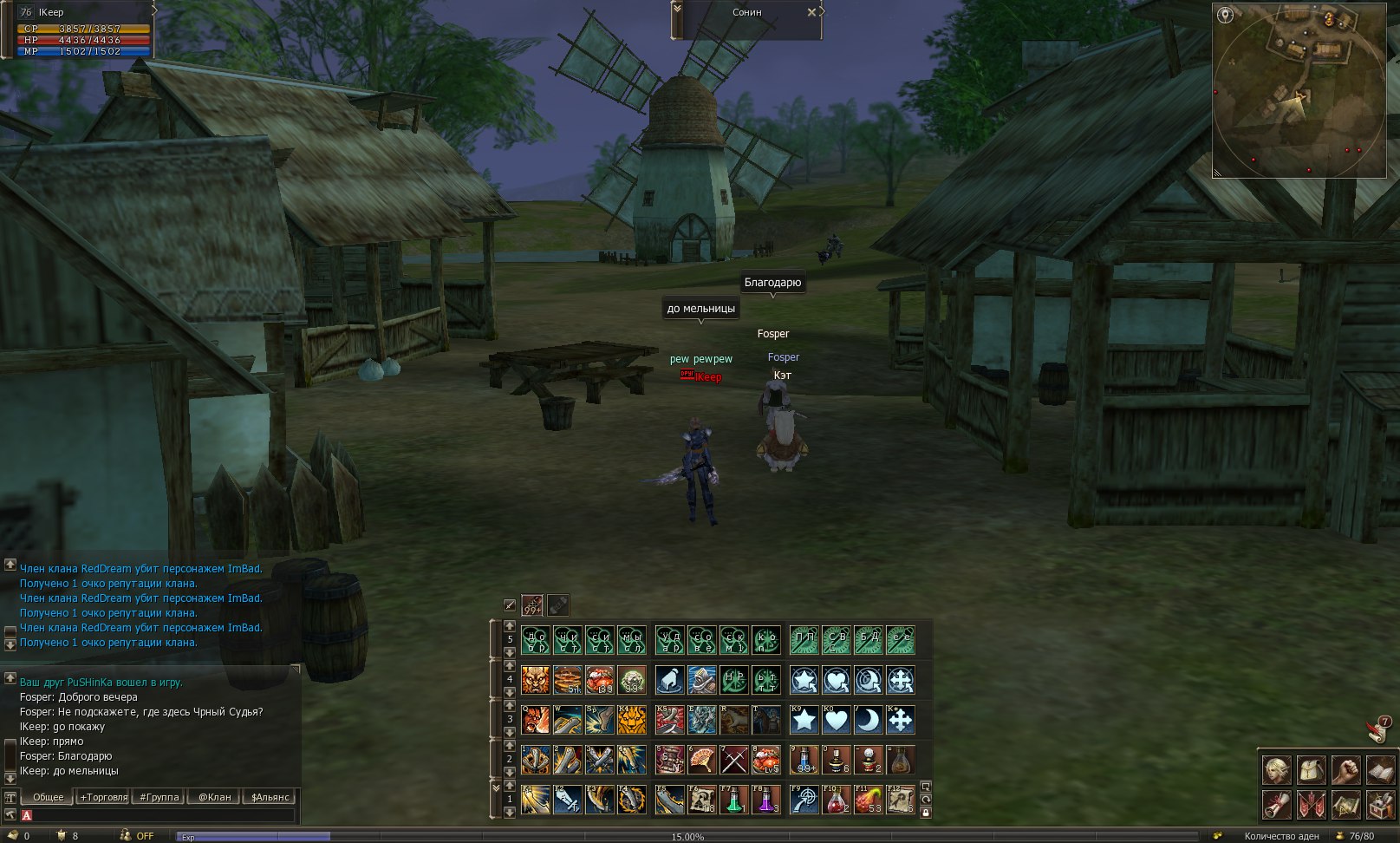Toggle the hotbar padlock button

click(x=926, y=813)
